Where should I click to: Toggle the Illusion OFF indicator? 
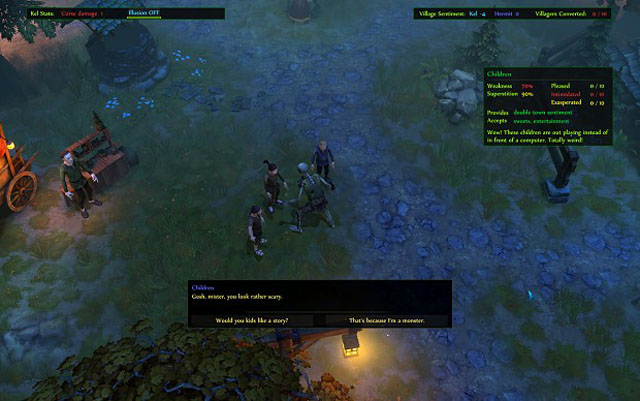click(x=146, y=13)
